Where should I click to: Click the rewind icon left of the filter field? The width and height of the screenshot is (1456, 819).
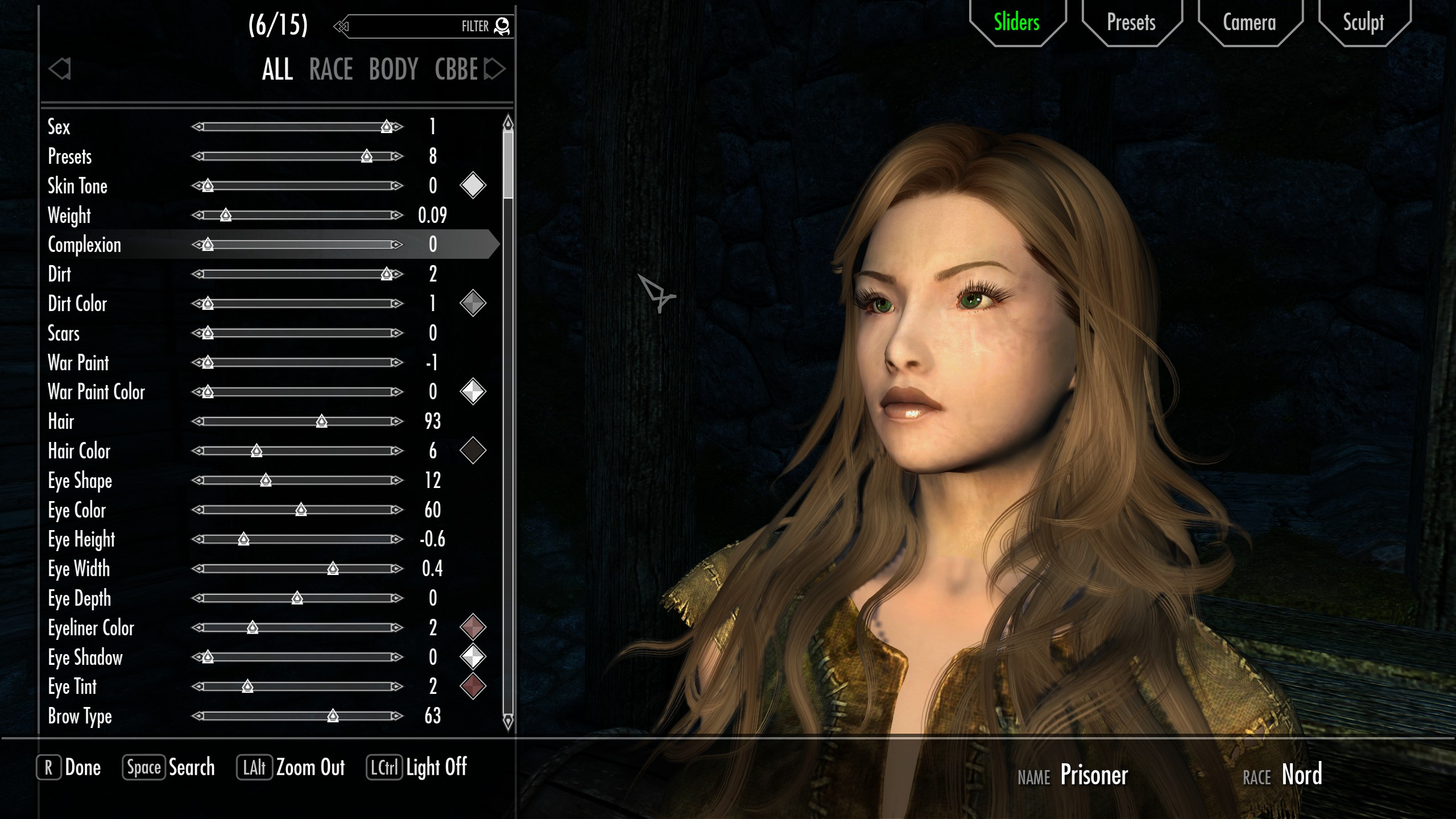point(341,26)
